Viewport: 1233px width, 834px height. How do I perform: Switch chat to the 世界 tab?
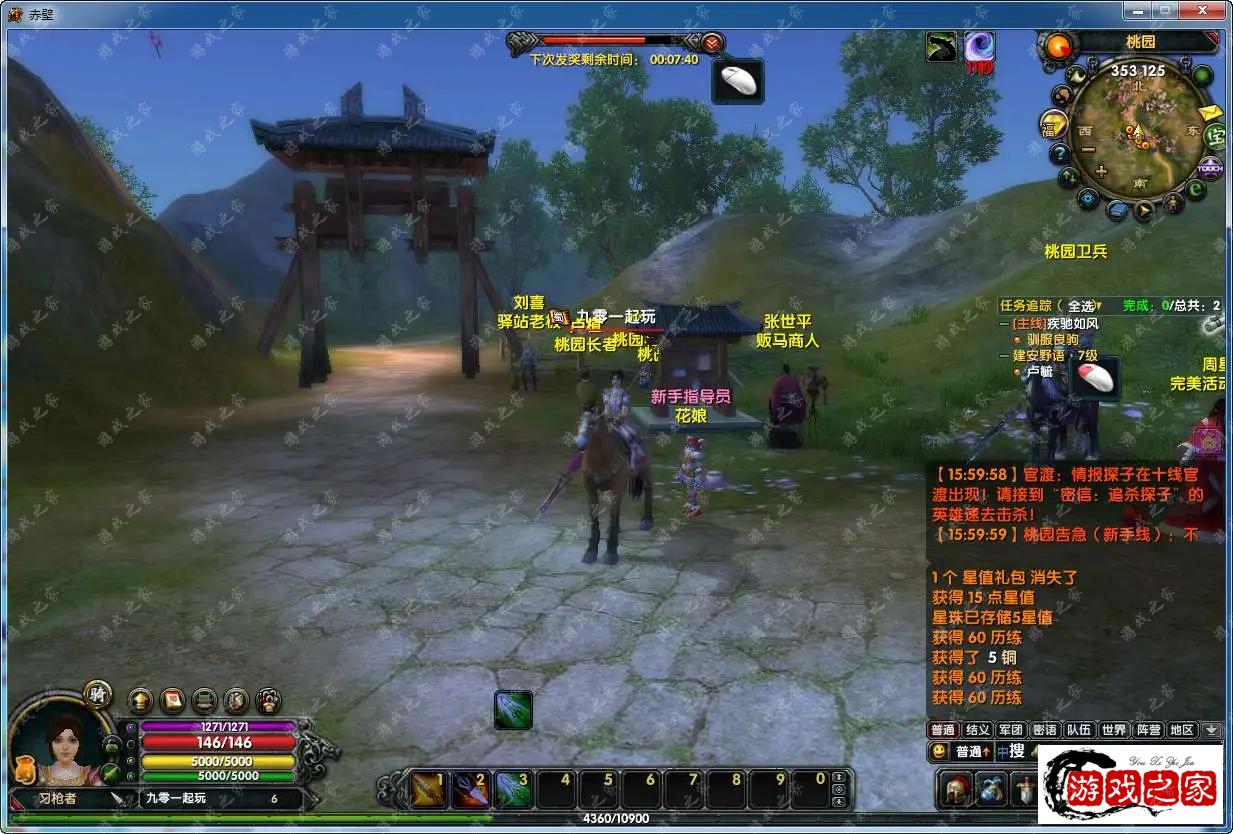point(1114,730)
